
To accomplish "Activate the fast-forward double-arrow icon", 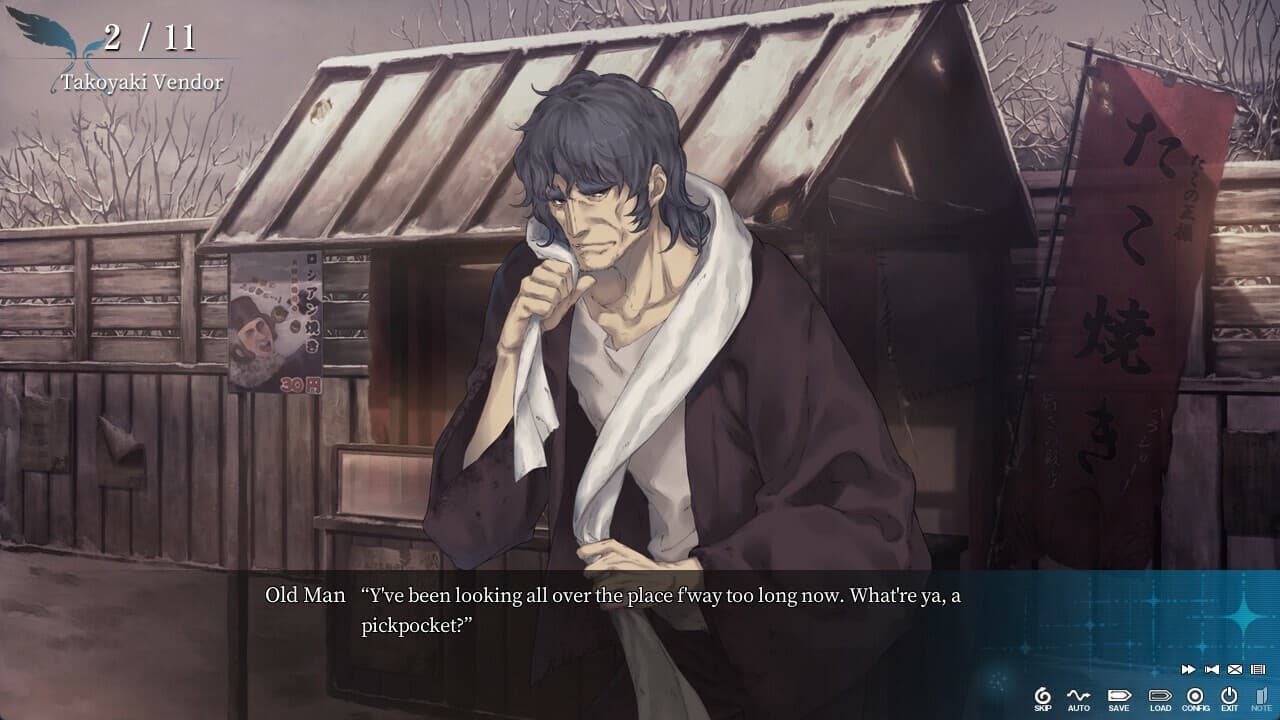I will [x=1188, y=669].
